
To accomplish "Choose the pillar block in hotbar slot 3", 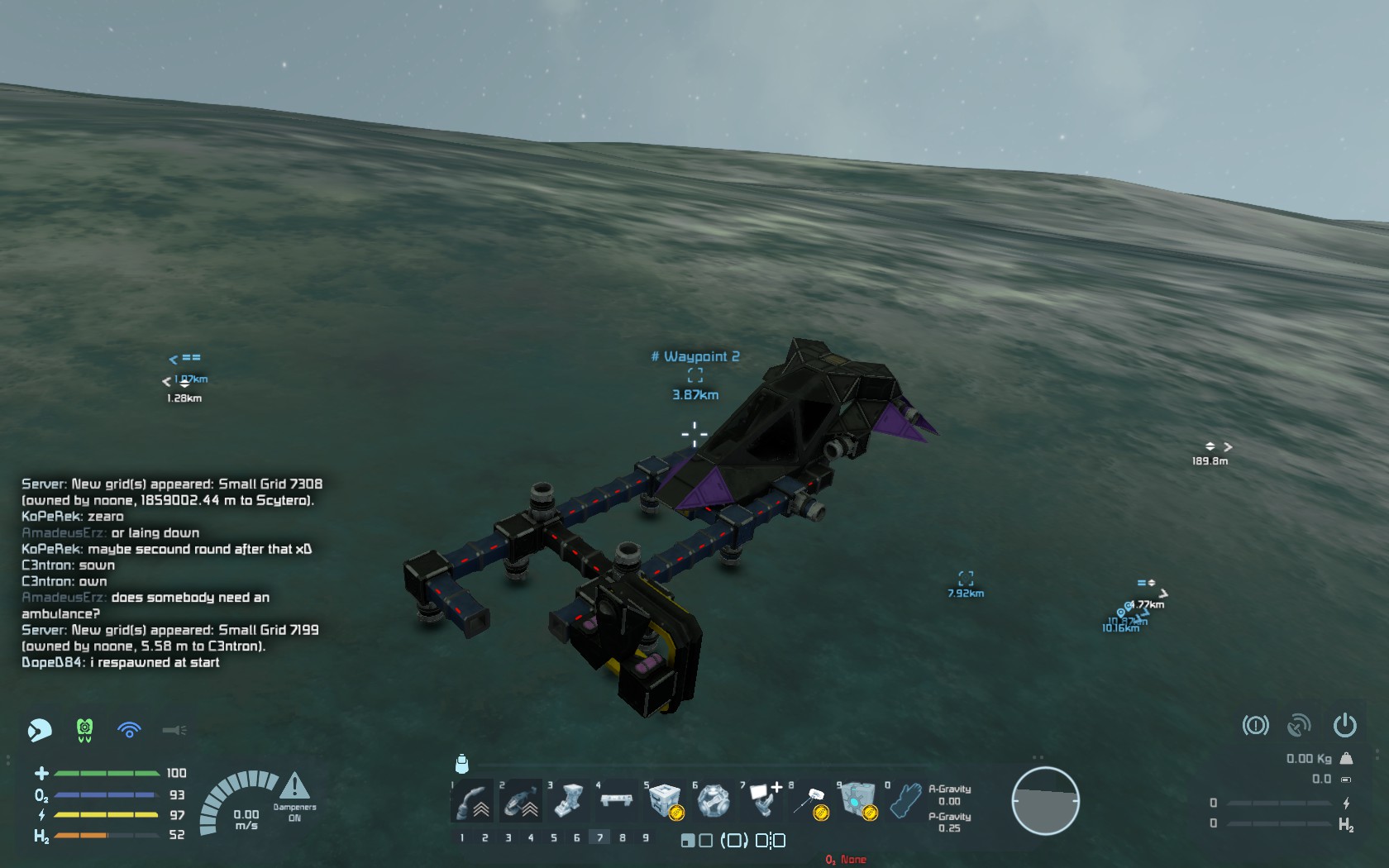I will [569, 800].
